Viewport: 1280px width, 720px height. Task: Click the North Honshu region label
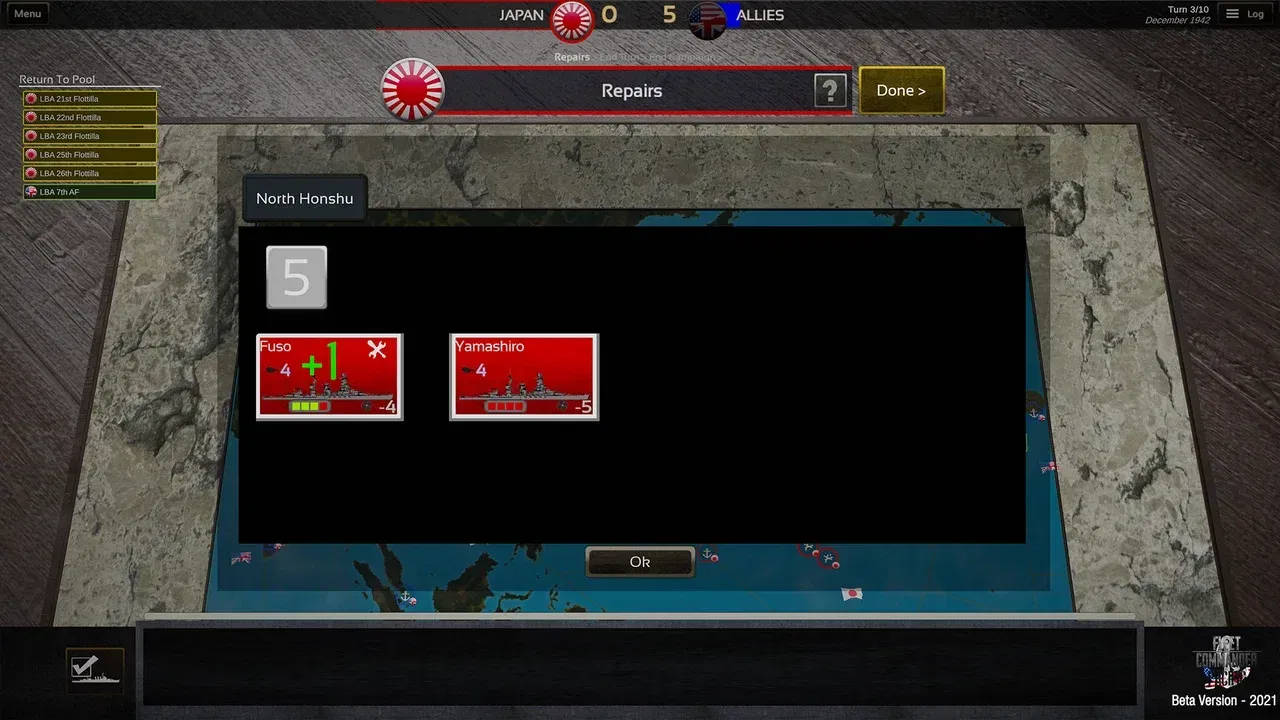point(304,198)
